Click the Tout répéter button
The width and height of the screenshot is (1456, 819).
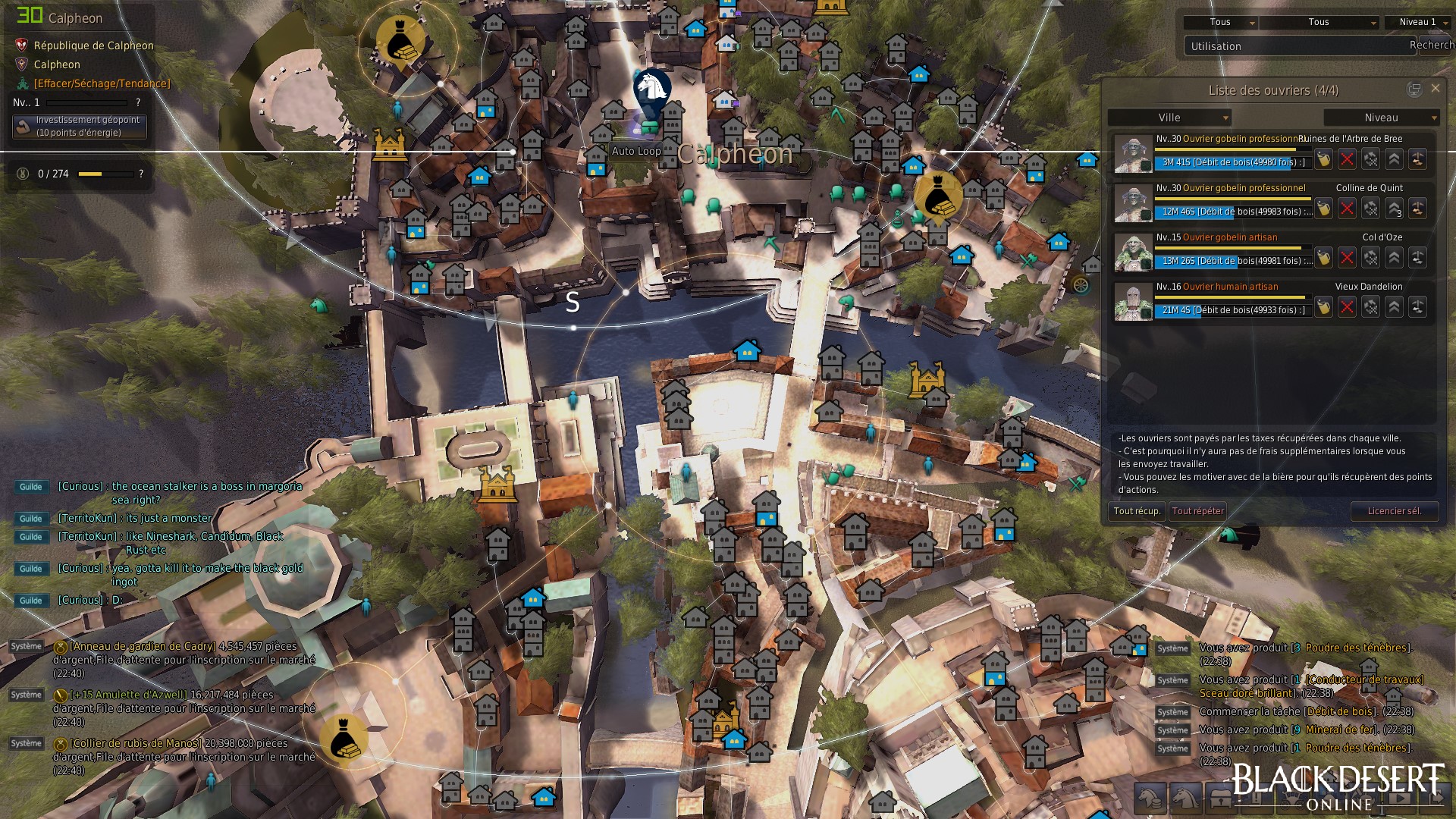1197,511
